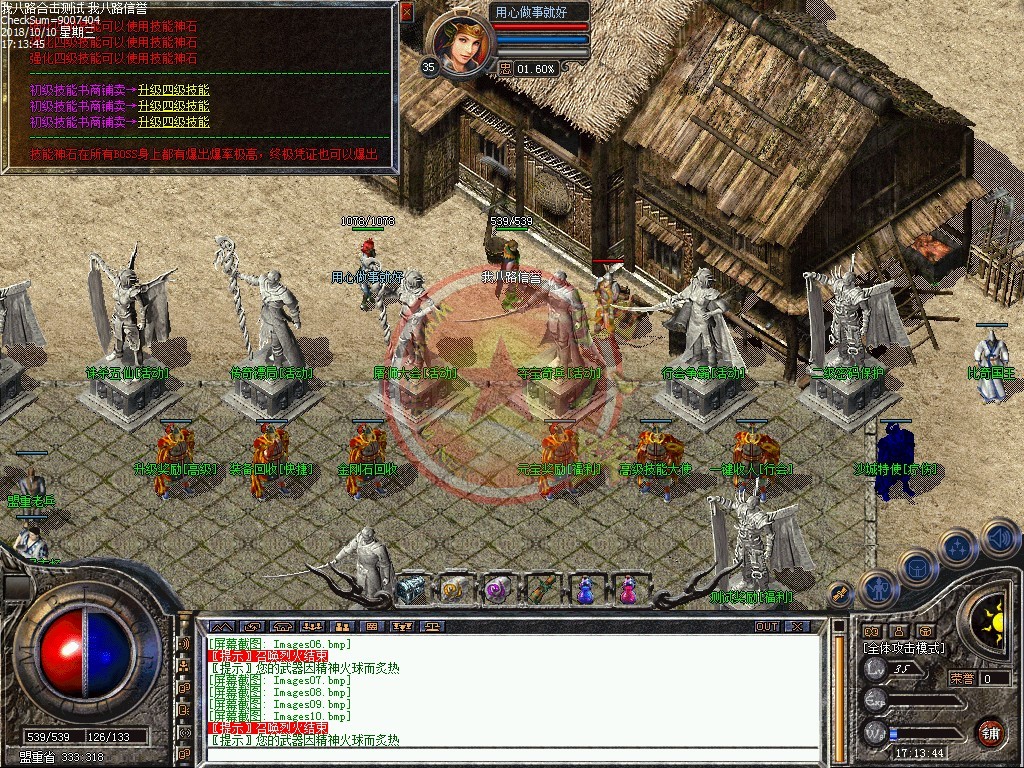This screenshot has height=768, width=1024.
Task: Click the chat panel scrollbar
Action: point(840,690)
